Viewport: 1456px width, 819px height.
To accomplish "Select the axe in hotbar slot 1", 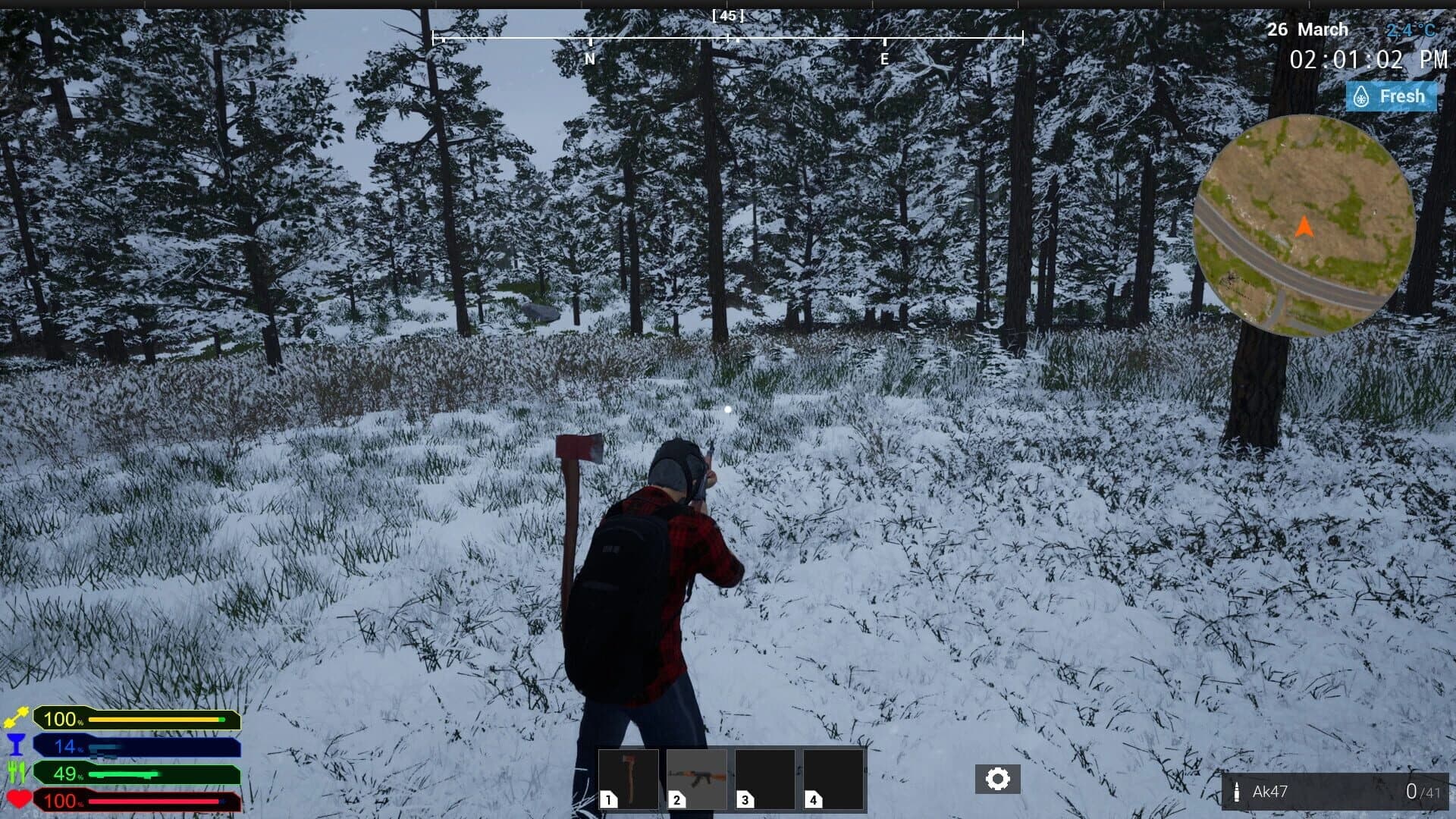I will pyautogui.click(x=628, y=777).
